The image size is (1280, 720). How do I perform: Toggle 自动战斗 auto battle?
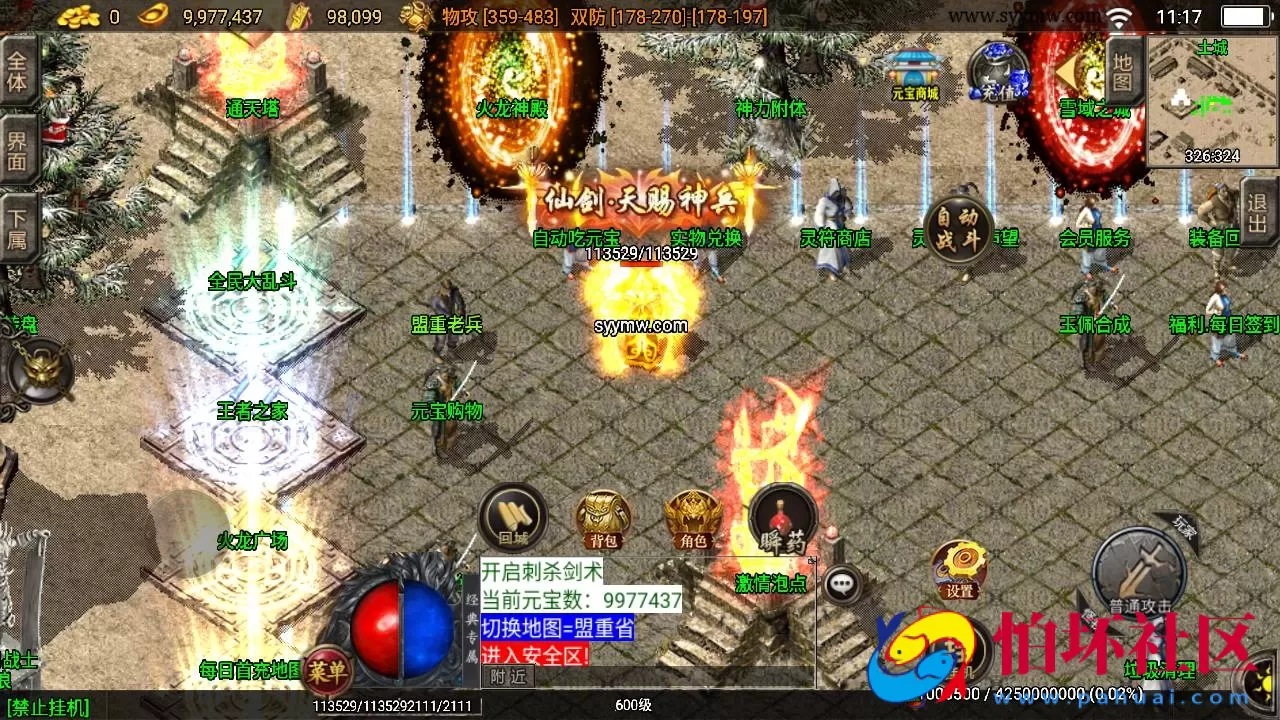point(957,228)
